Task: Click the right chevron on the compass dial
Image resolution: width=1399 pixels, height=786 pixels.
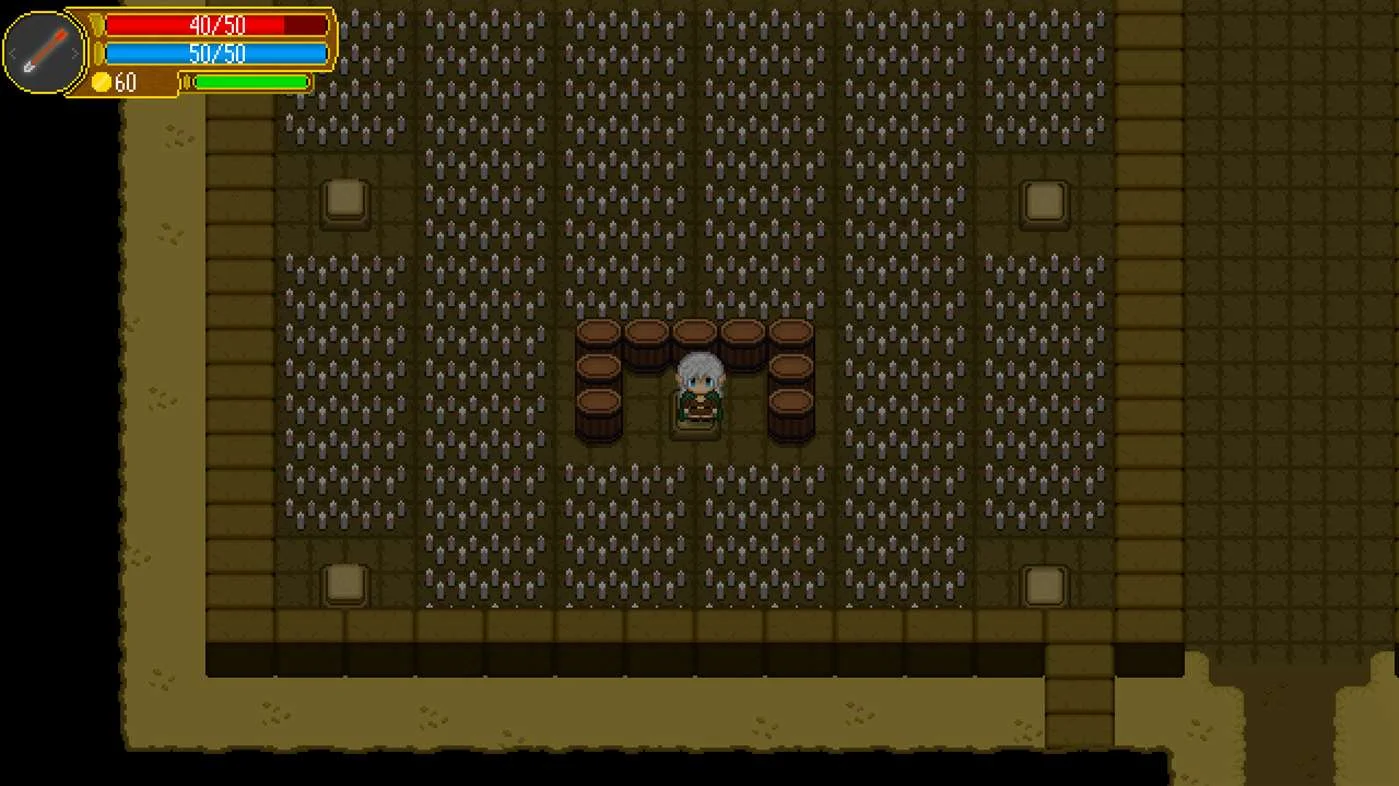Action: [76, 52]
